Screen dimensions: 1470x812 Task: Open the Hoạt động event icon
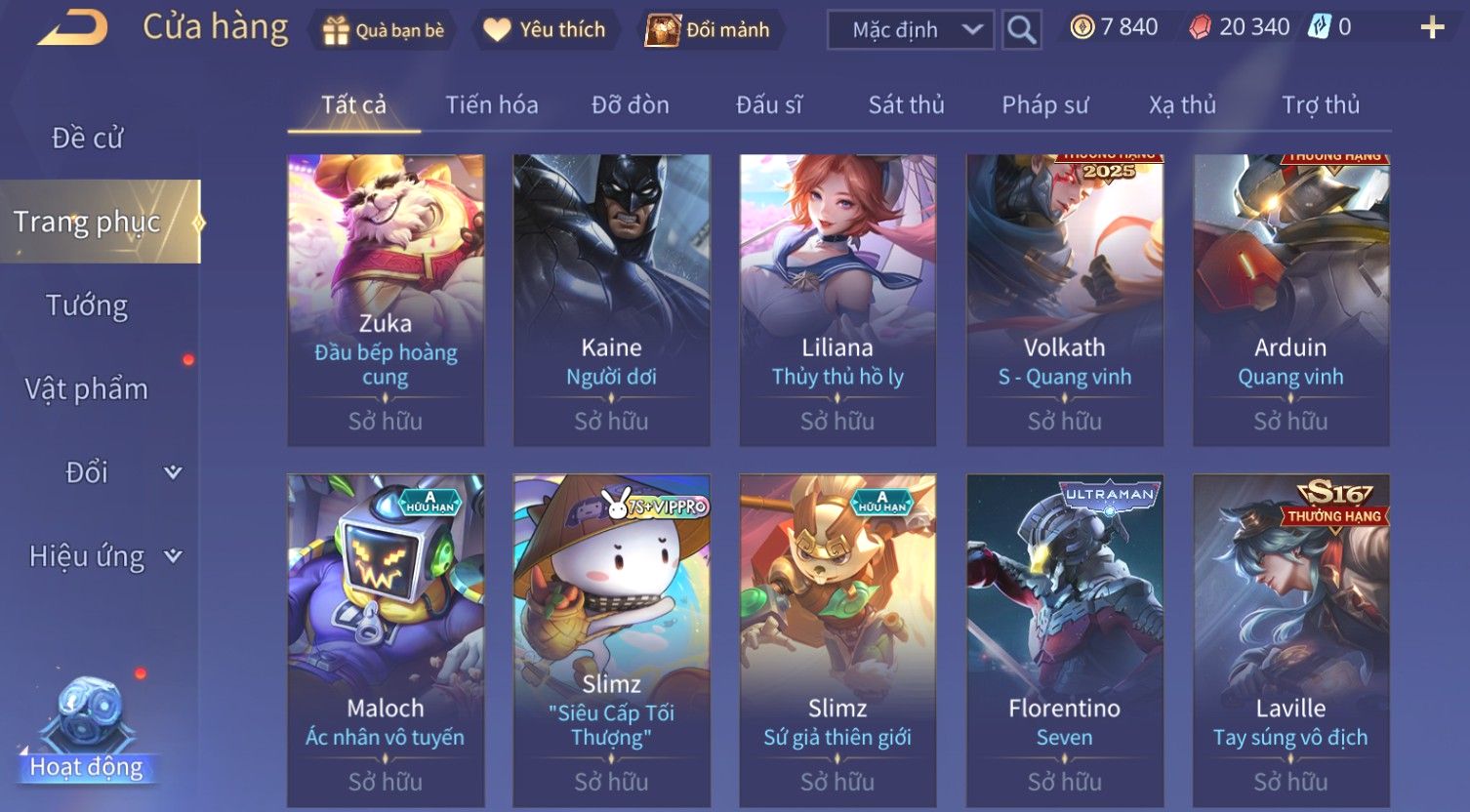point(87,732)
